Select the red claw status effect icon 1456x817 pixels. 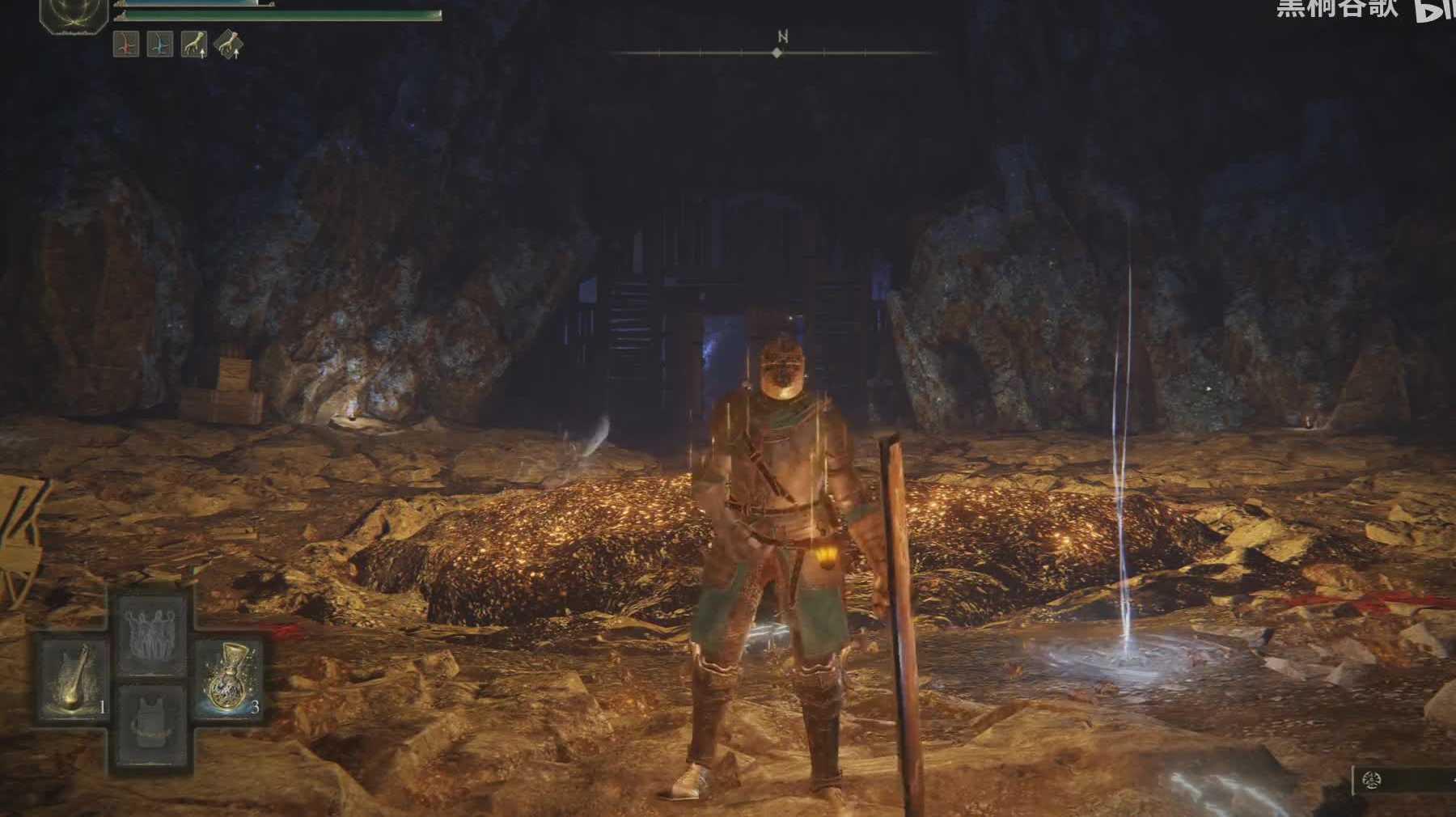[125, 44]
